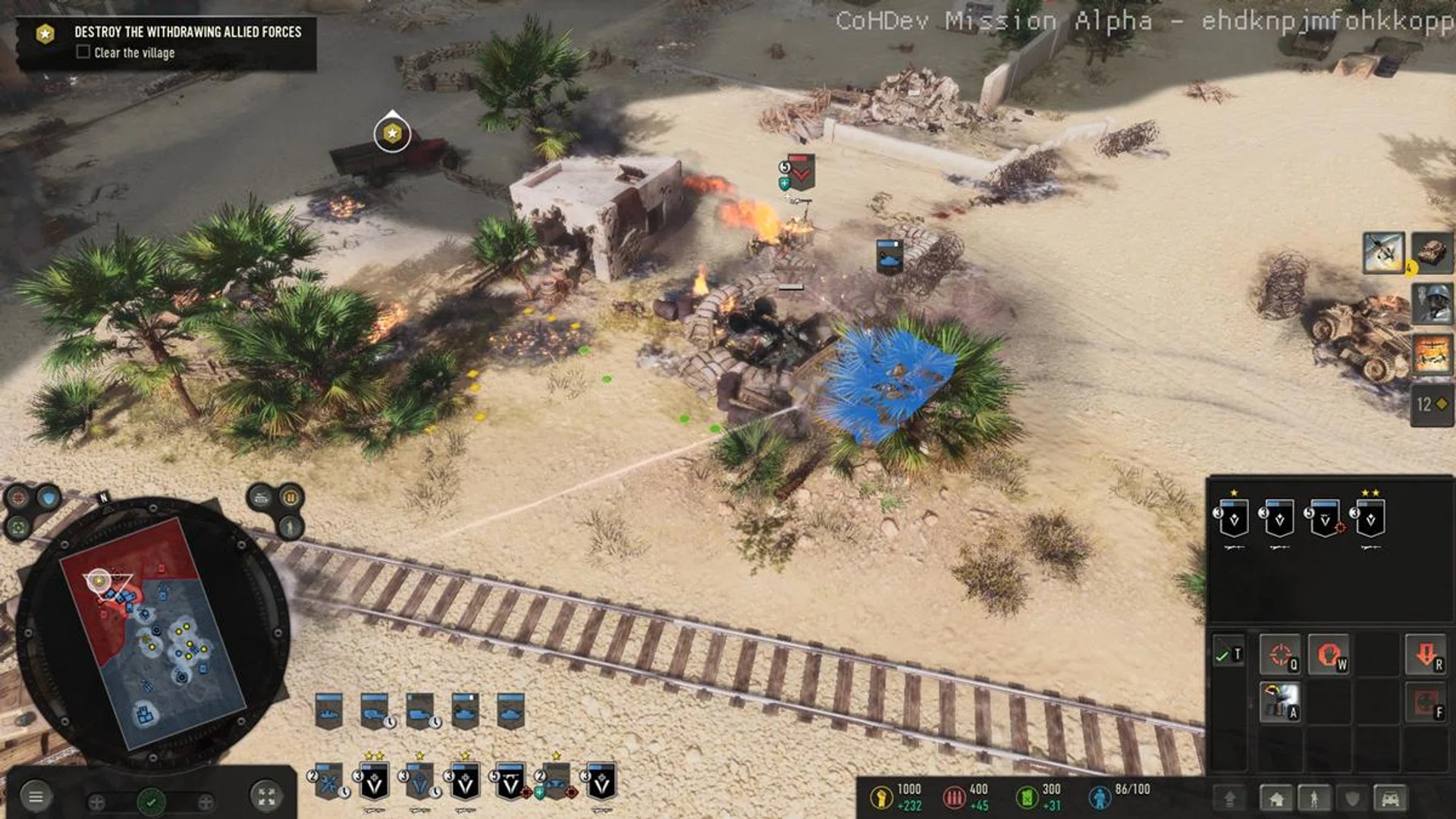1456x819 pixels.
Task: Select the two-star squad shield in panel
Action: pyautogui.click(x=1370, y=519)
